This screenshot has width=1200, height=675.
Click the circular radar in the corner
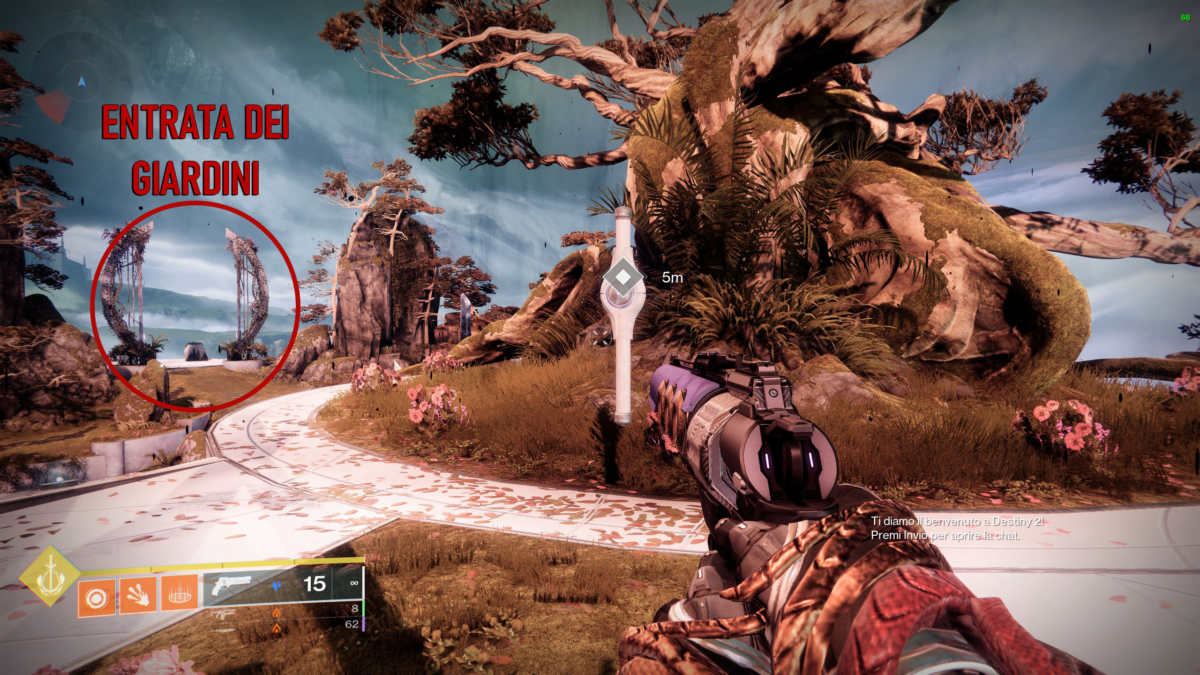coord(82,78)
